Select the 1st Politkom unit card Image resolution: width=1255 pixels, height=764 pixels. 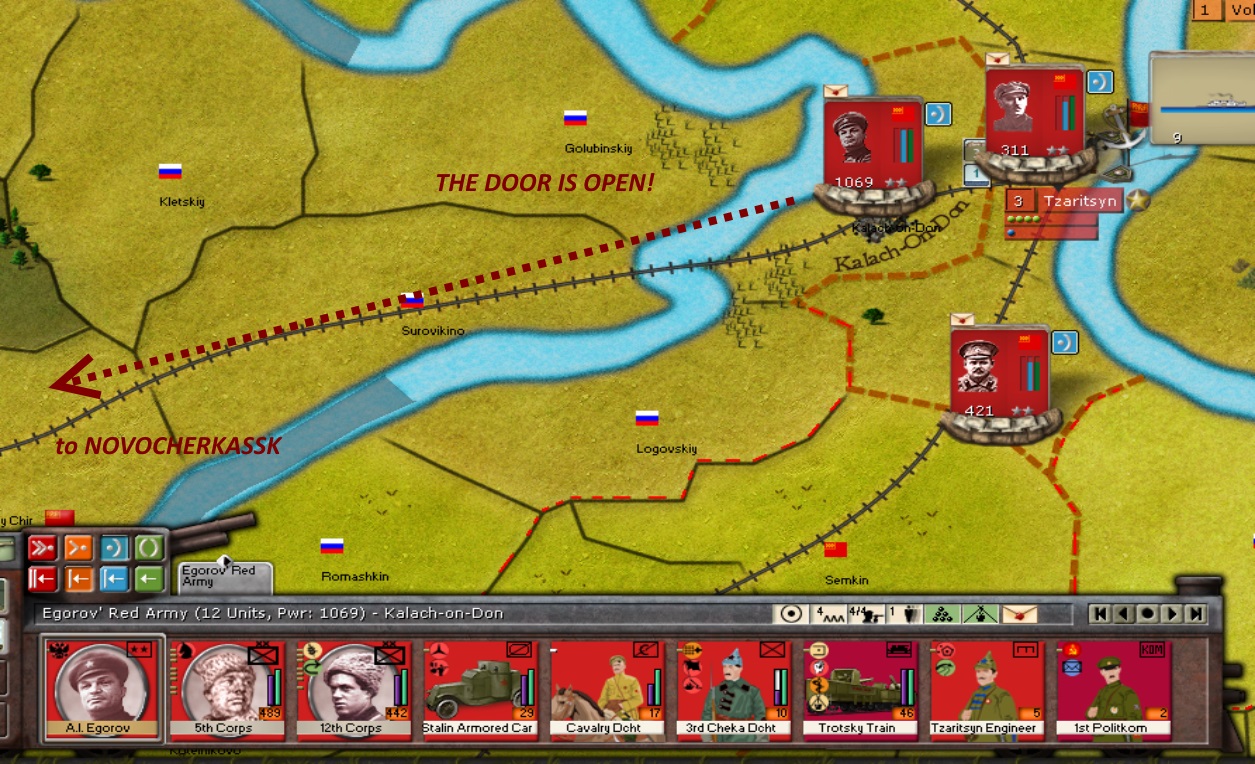tap(1112, 690)
